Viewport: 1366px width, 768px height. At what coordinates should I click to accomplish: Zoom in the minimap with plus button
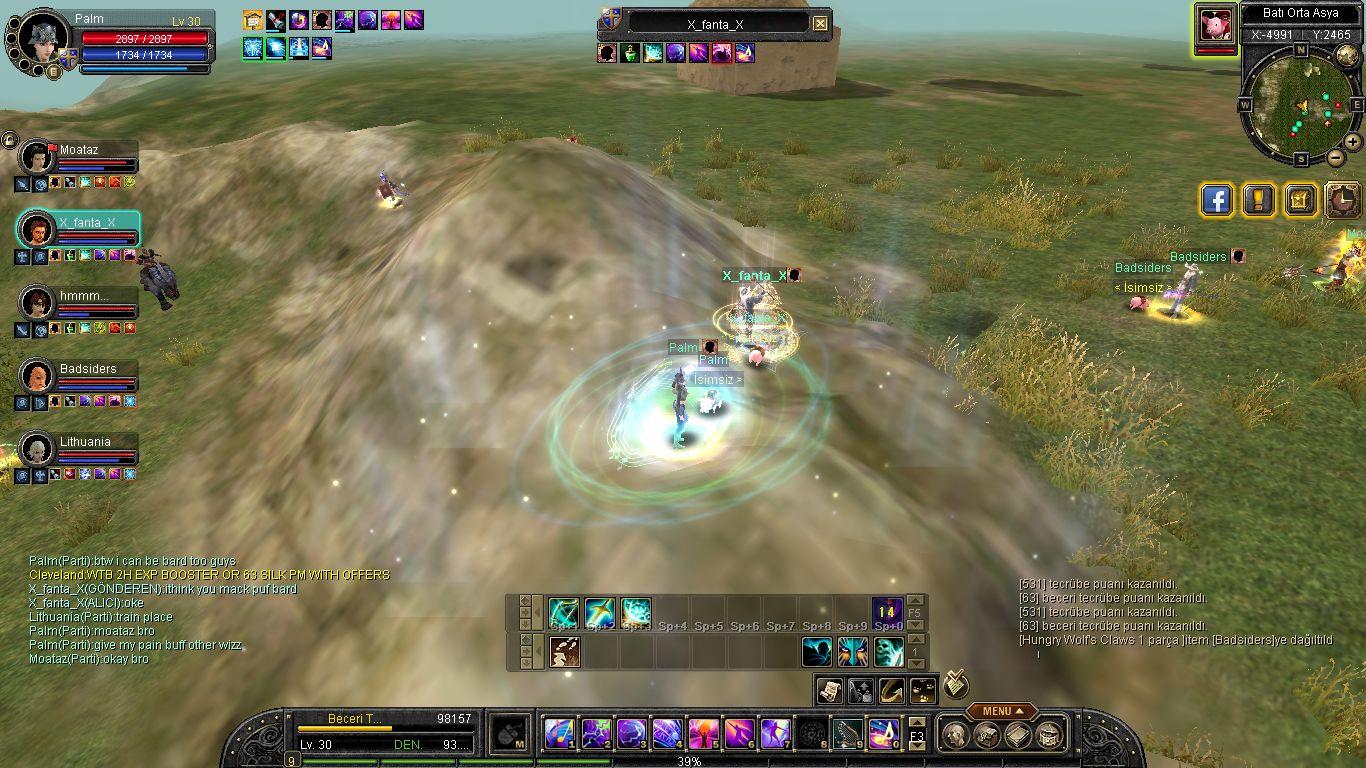click(1352, 142)
